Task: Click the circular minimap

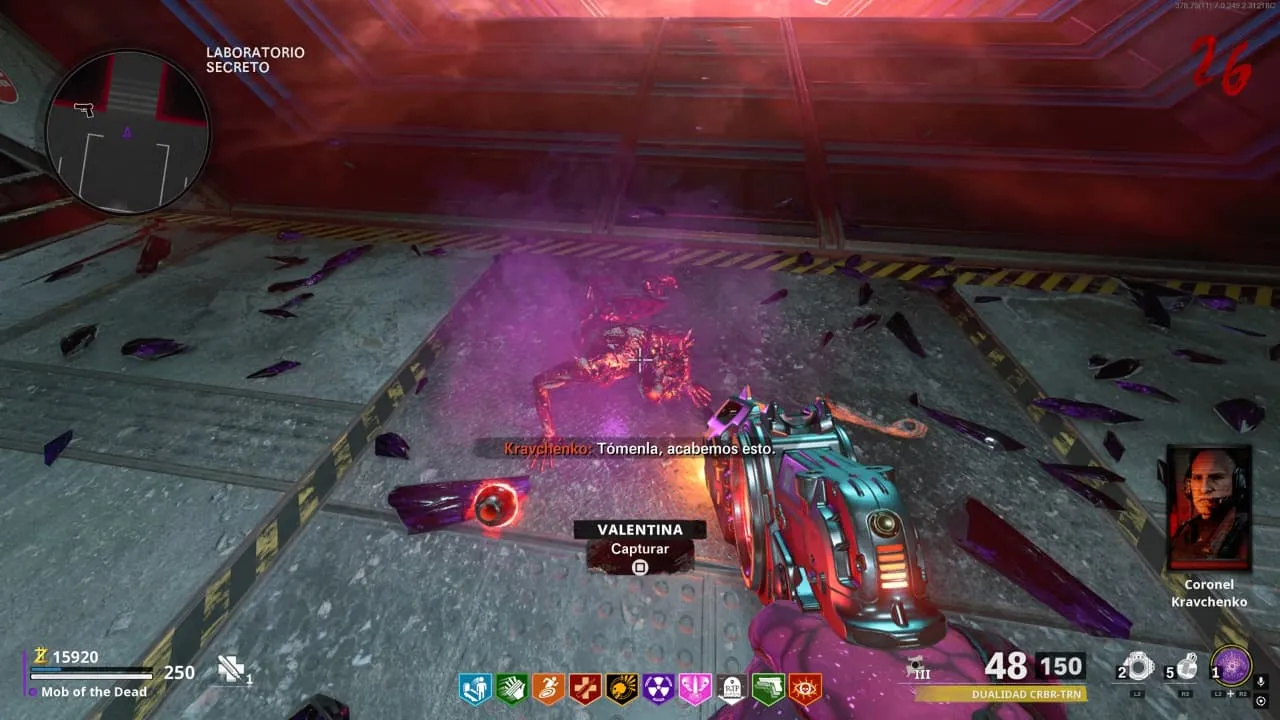Action: [127, 131]
